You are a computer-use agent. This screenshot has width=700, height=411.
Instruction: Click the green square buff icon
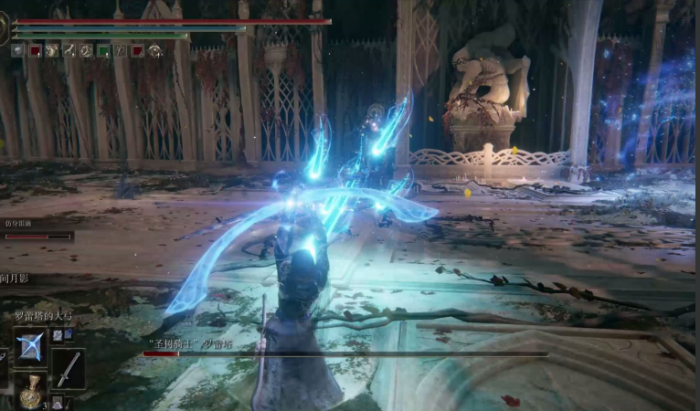[102, 50]
